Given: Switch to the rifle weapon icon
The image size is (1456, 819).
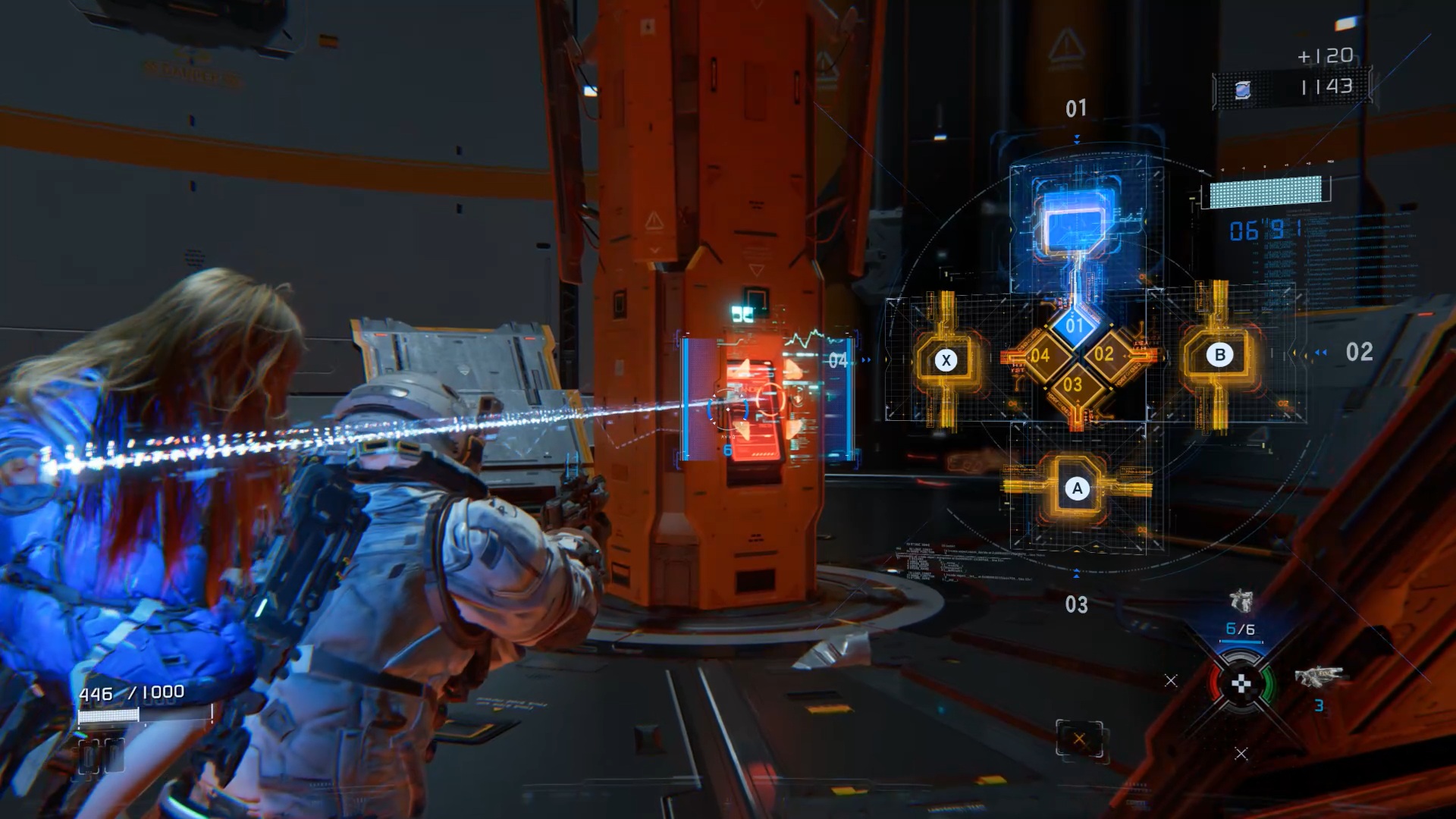Looking at the screenshot, I should (1318, 676).
